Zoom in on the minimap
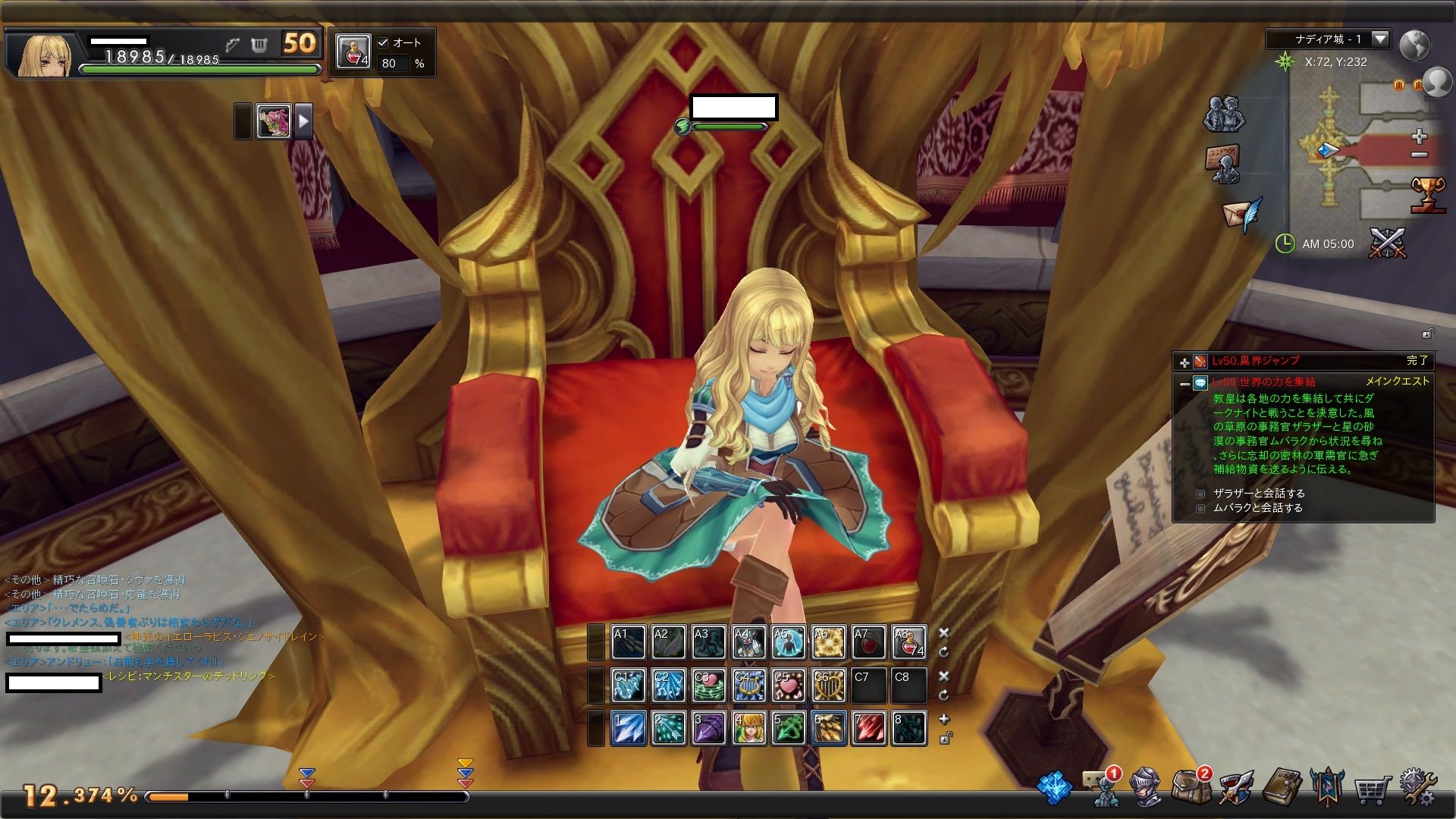The height and width of the screenshot is (819, 1456). [x=1420, y=136]
